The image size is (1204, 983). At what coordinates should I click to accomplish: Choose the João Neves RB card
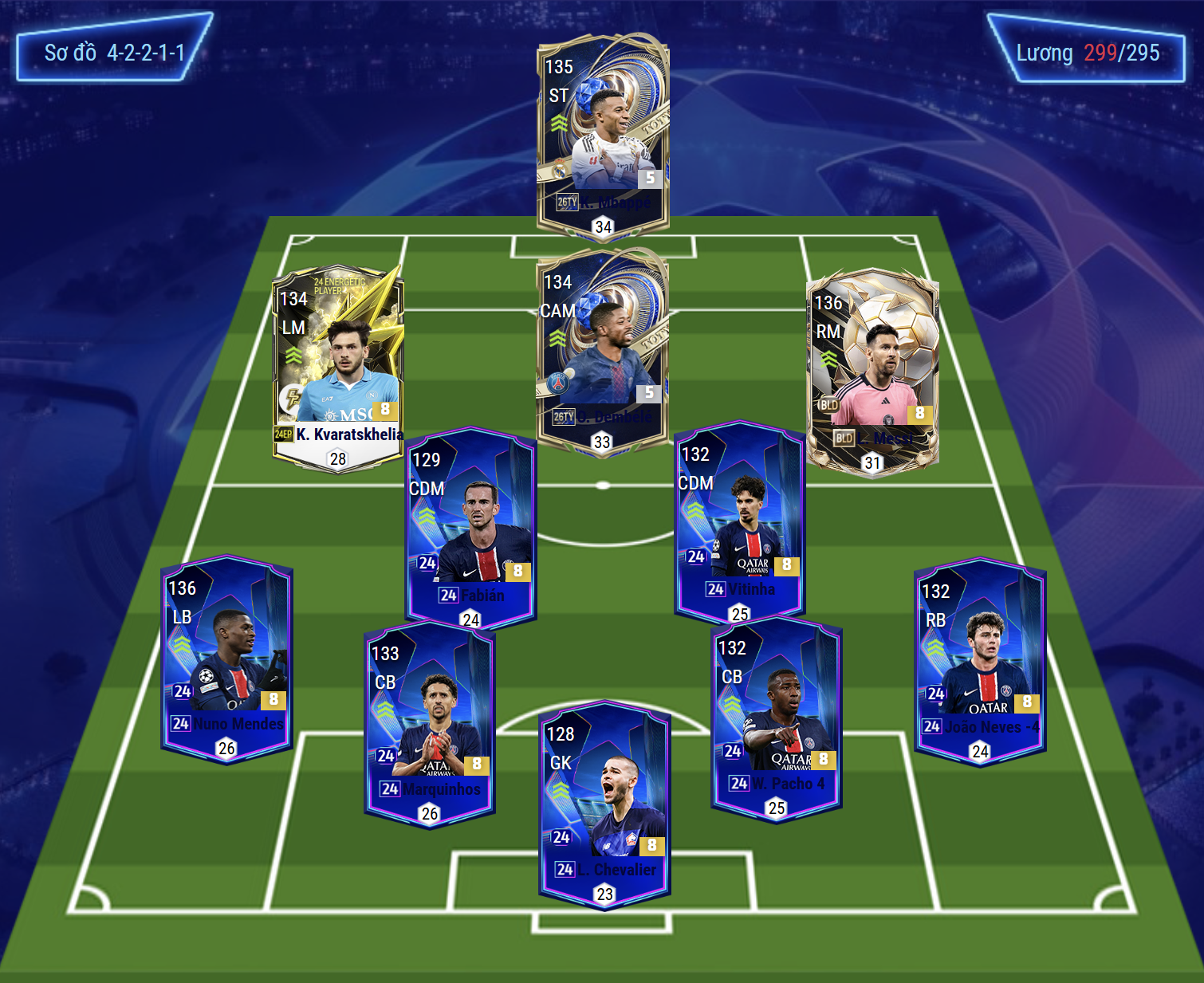[980, 660]
